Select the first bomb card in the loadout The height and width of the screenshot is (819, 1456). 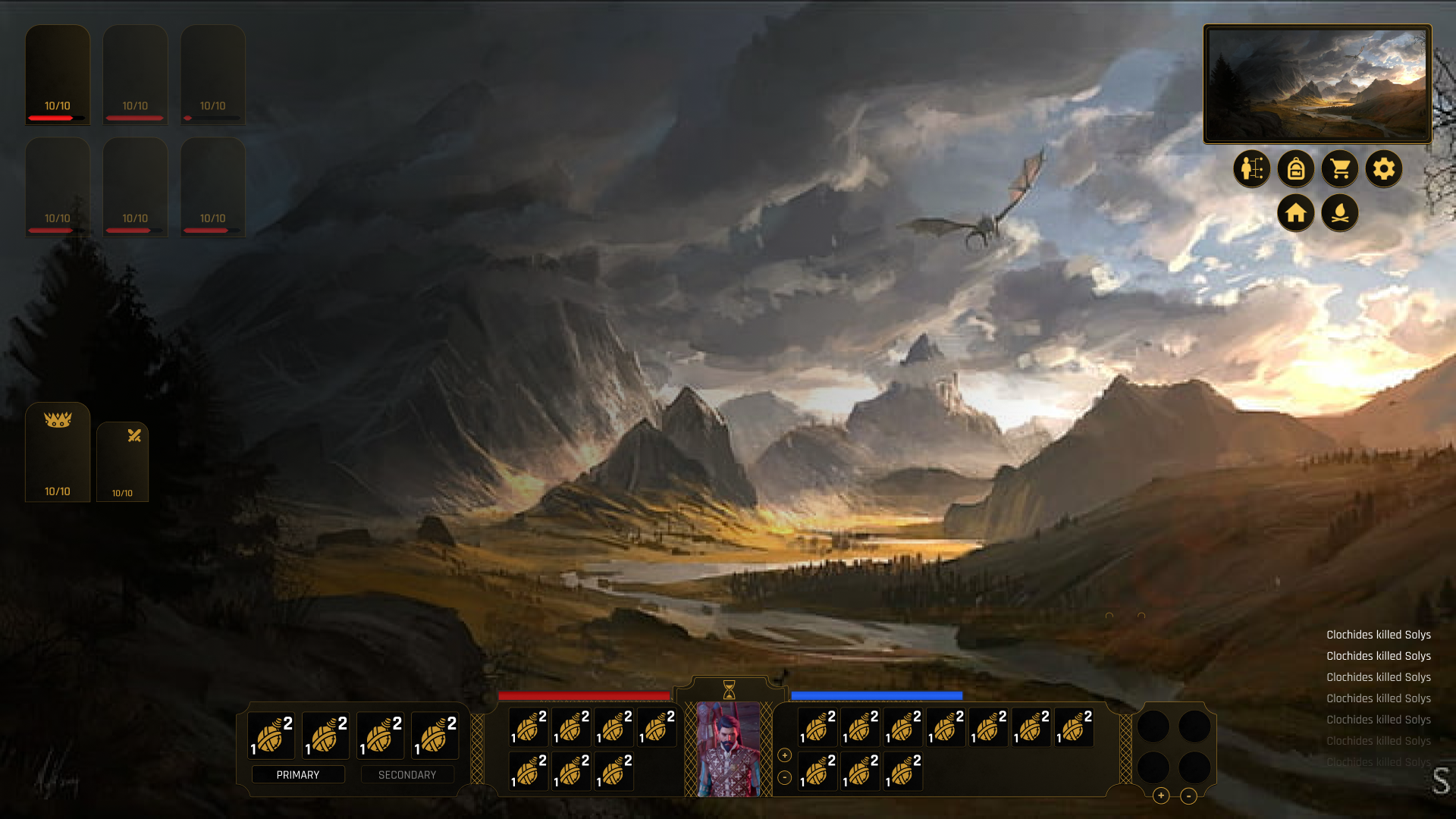coord(272,735)
